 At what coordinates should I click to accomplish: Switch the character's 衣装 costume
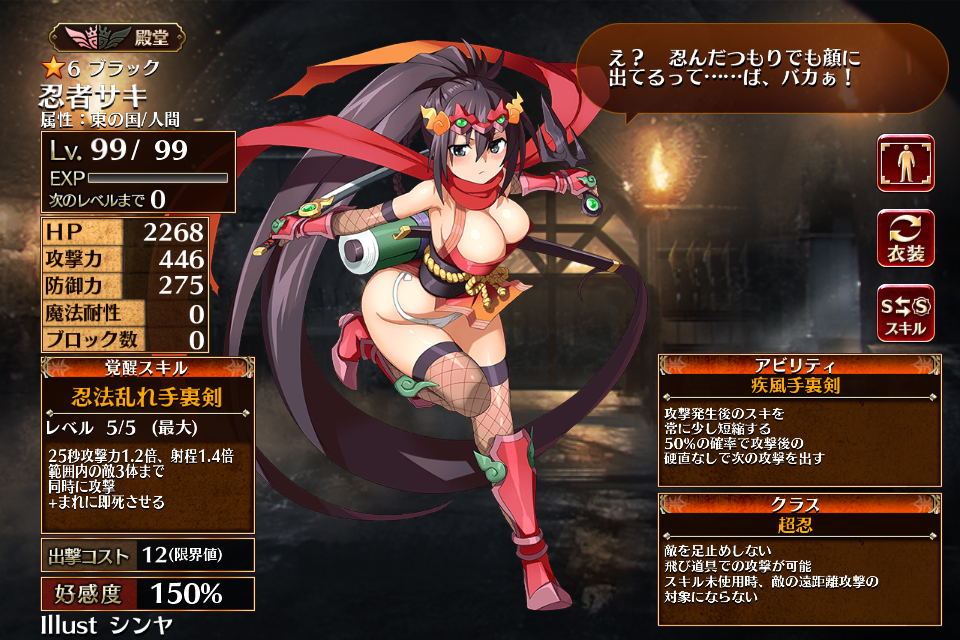coord(905,238)
